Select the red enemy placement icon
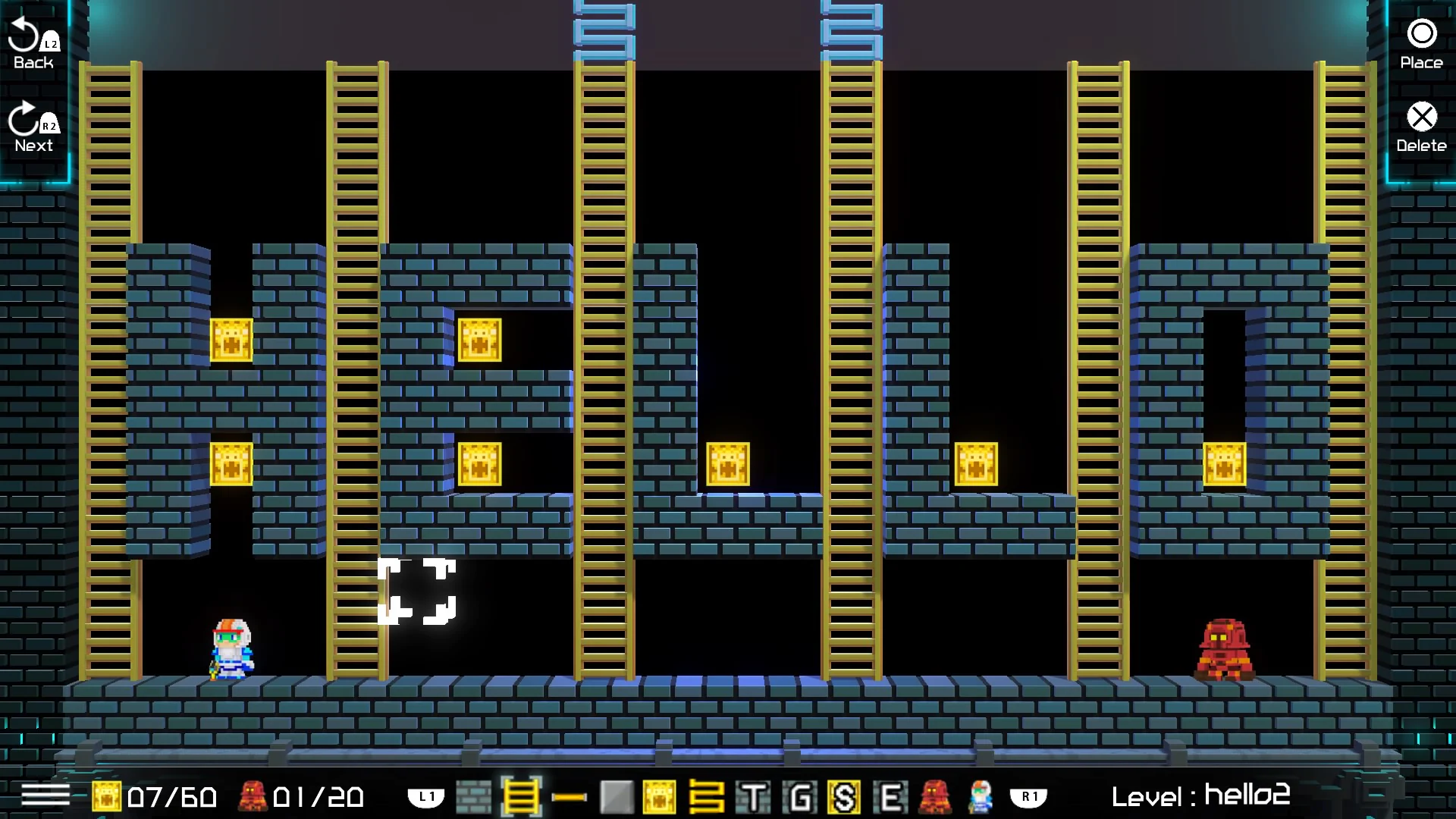Screen dimensions: 1456x819 pyautogui.click(x=934, y=796)
